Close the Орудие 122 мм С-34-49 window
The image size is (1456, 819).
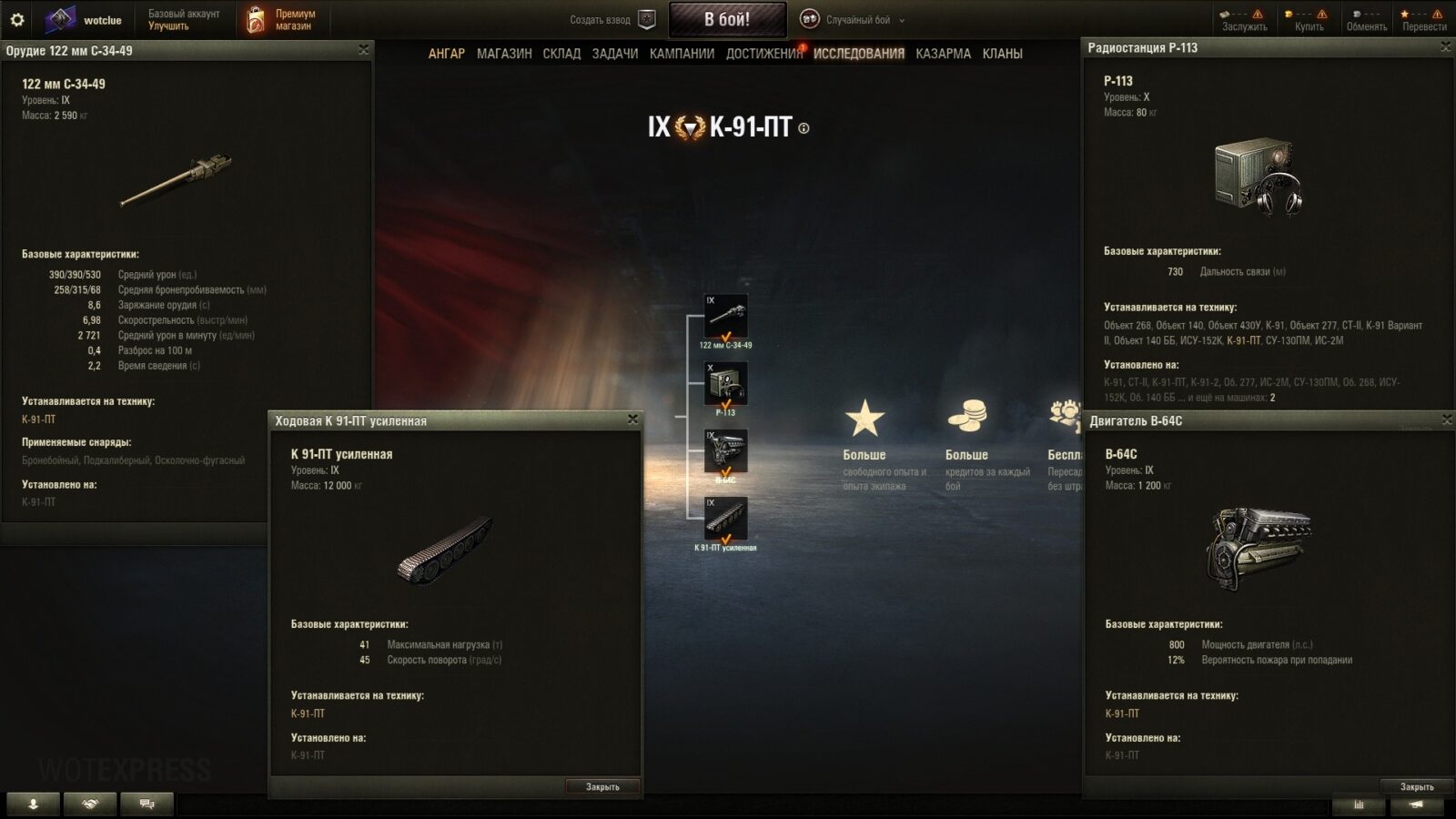point(363,50)
